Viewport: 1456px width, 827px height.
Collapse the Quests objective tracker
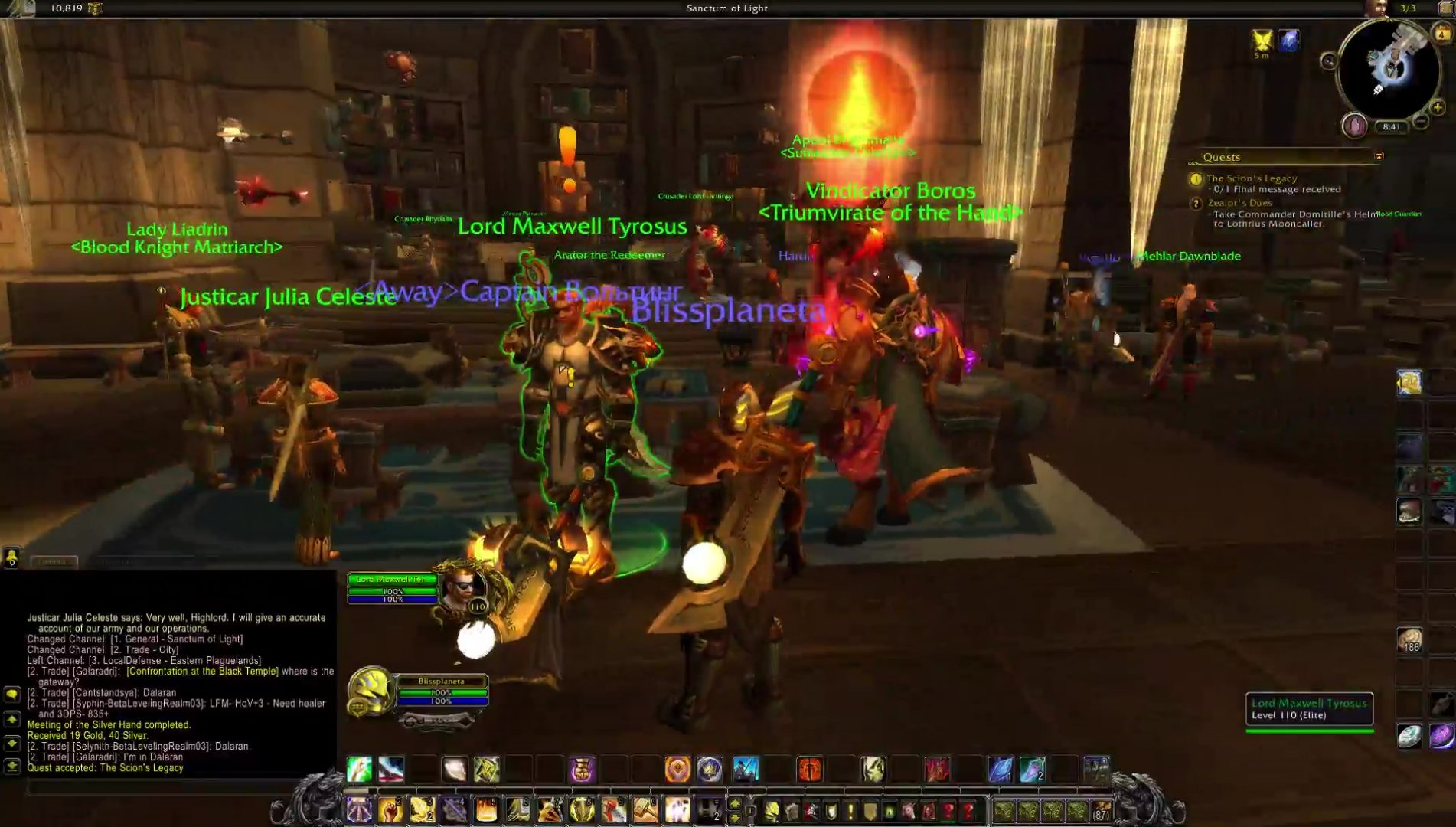point(1379,156)
